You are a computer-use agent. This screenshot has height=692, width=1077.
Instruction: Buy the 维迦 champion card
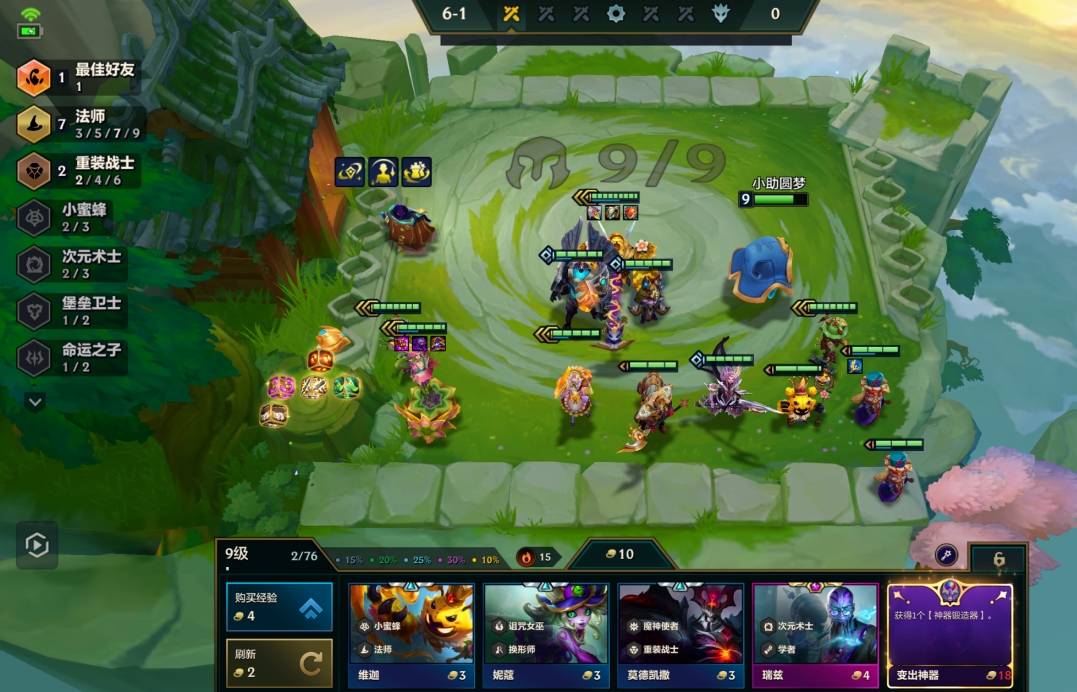412,635
